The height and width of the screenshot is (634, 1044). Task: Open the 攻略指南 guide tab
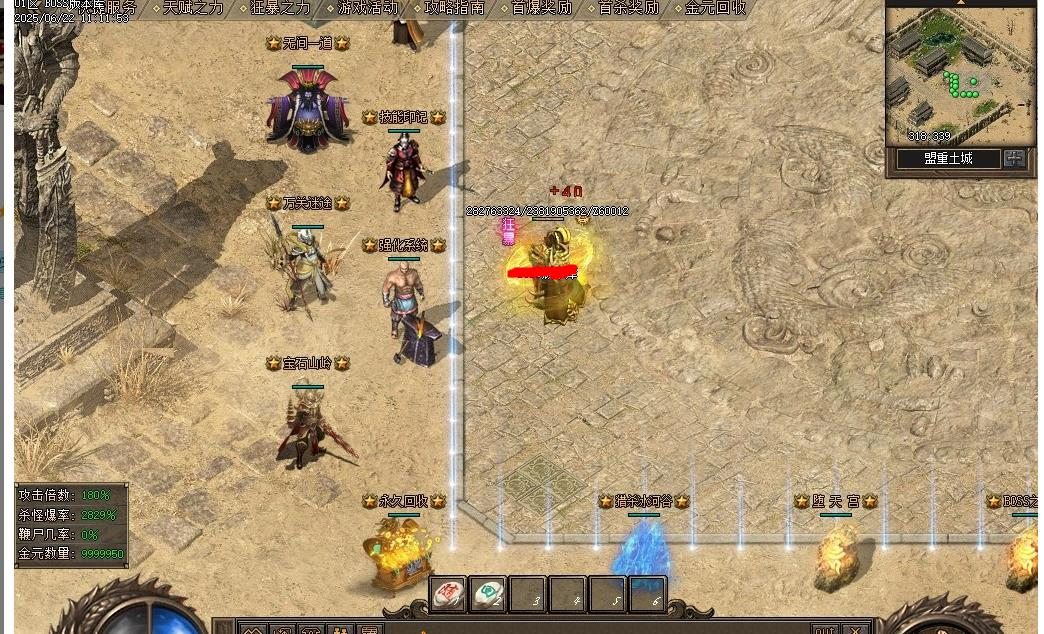[454, 8]
